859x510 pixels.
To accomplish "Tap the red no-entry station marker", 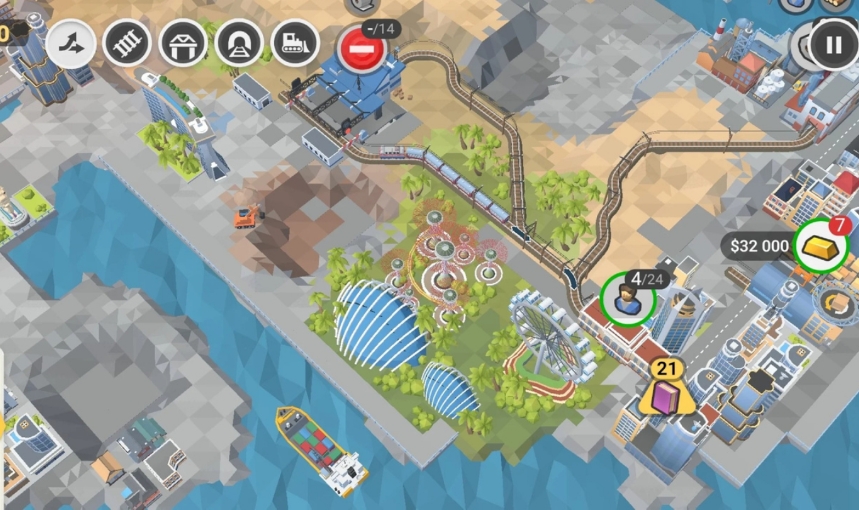I will (362, 48).
